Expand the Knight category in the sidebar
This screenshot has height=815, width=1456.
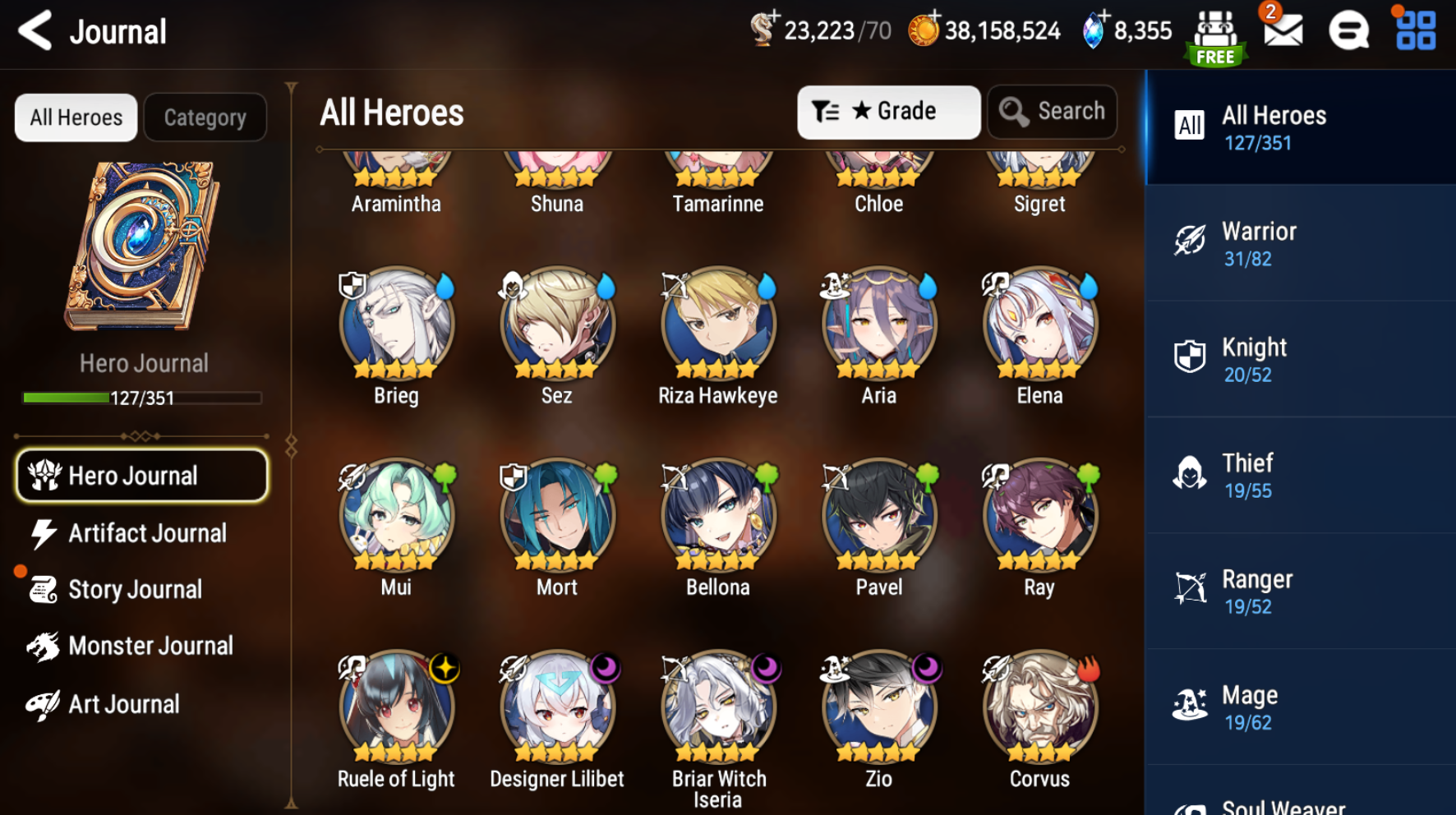1298,360
